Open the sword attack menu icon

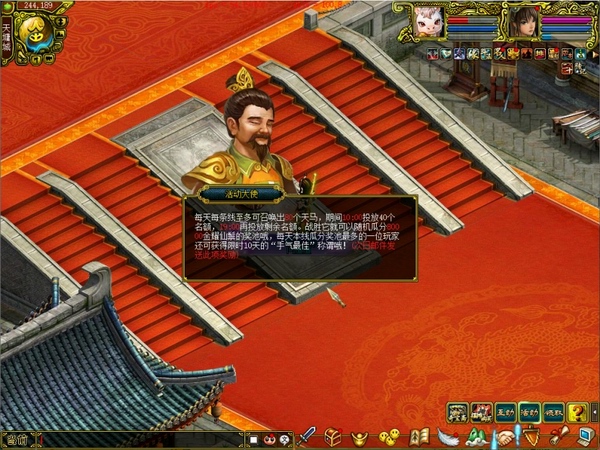[308, 436]
